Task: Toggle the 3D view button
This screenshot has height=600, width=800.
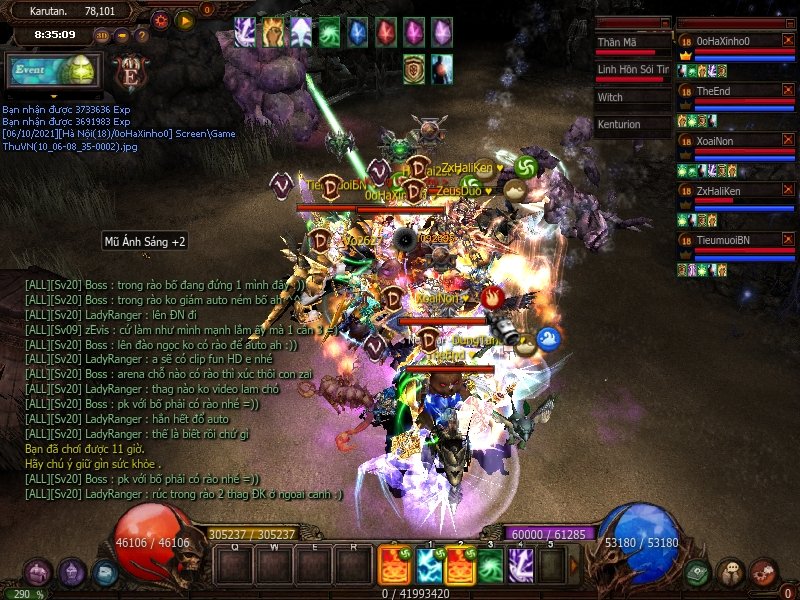Action: click(103, 35)
